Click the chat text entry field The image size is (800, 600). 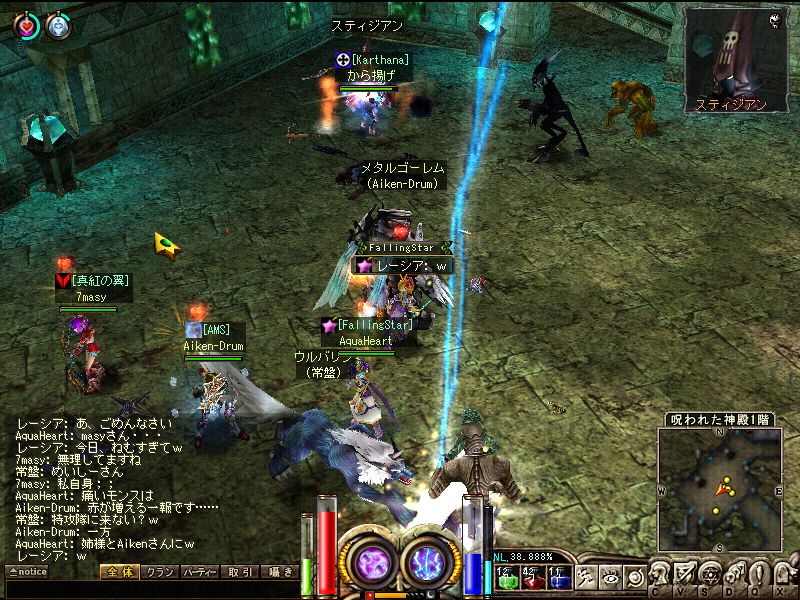pos(150,590)
